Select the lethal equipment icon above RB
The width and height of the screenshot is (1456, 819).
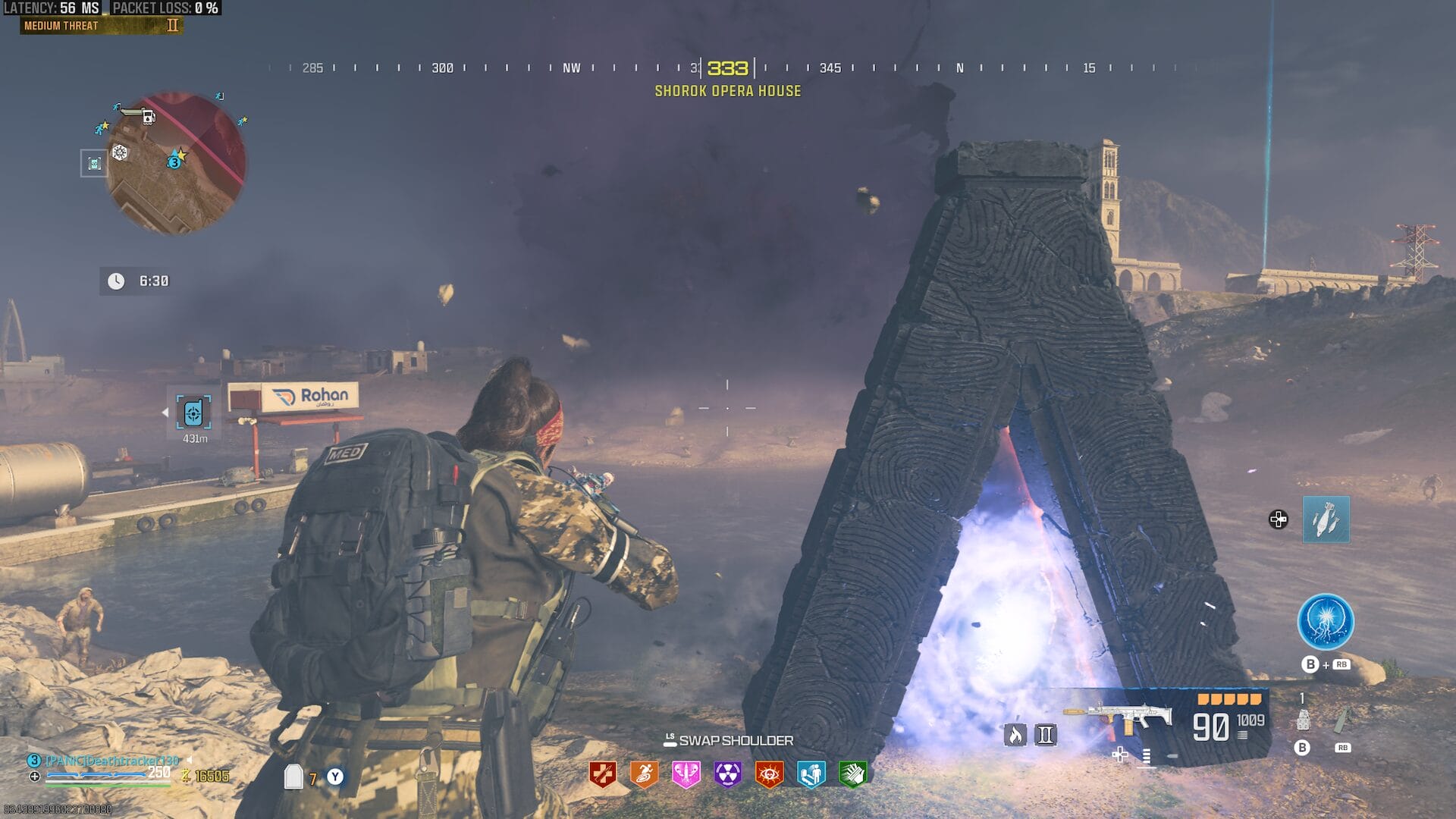coord(1341,720)
